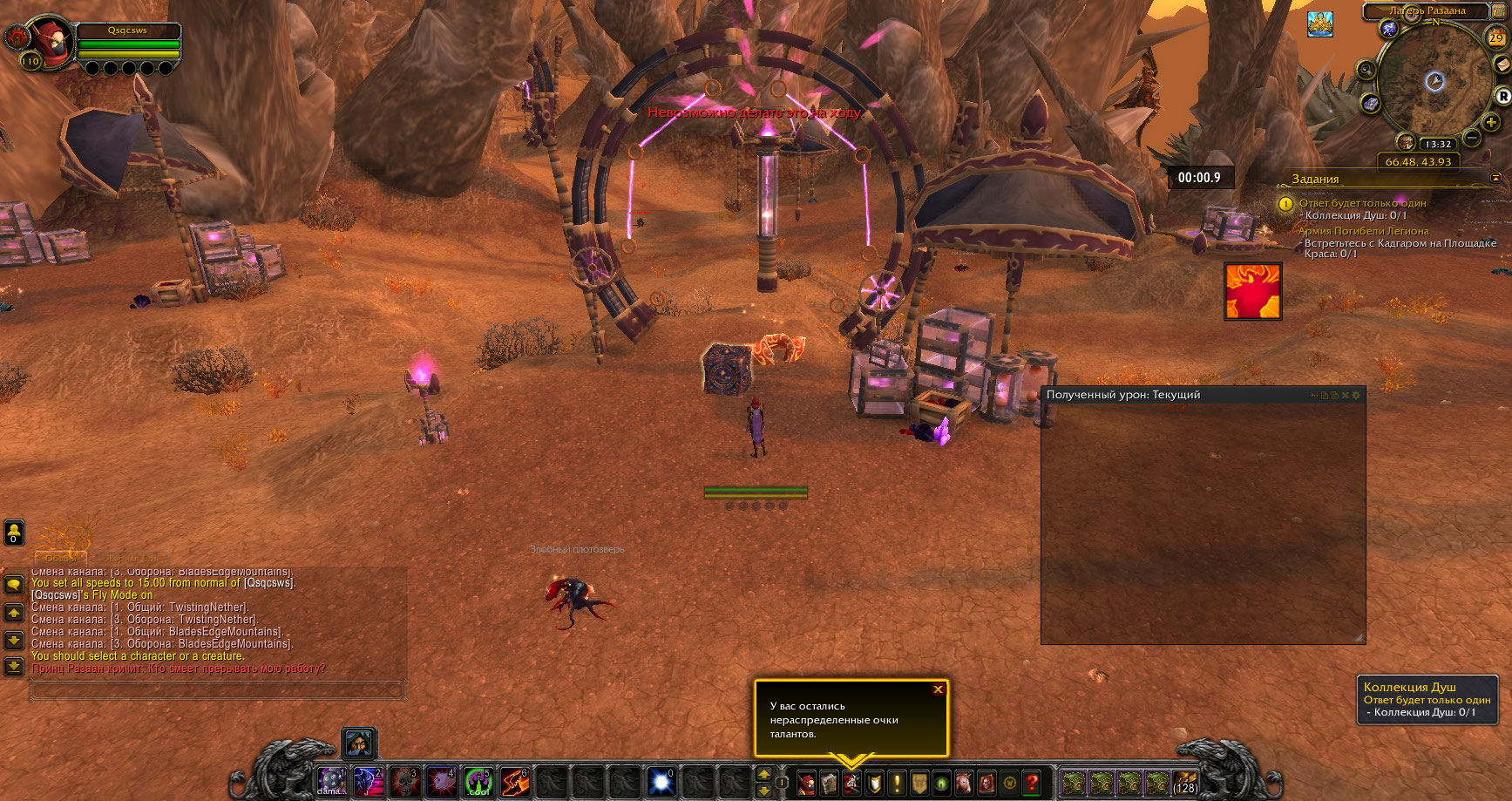Close the unspent talent points tooltip
Screen dimensions: 1512x801
coord(938,689)
